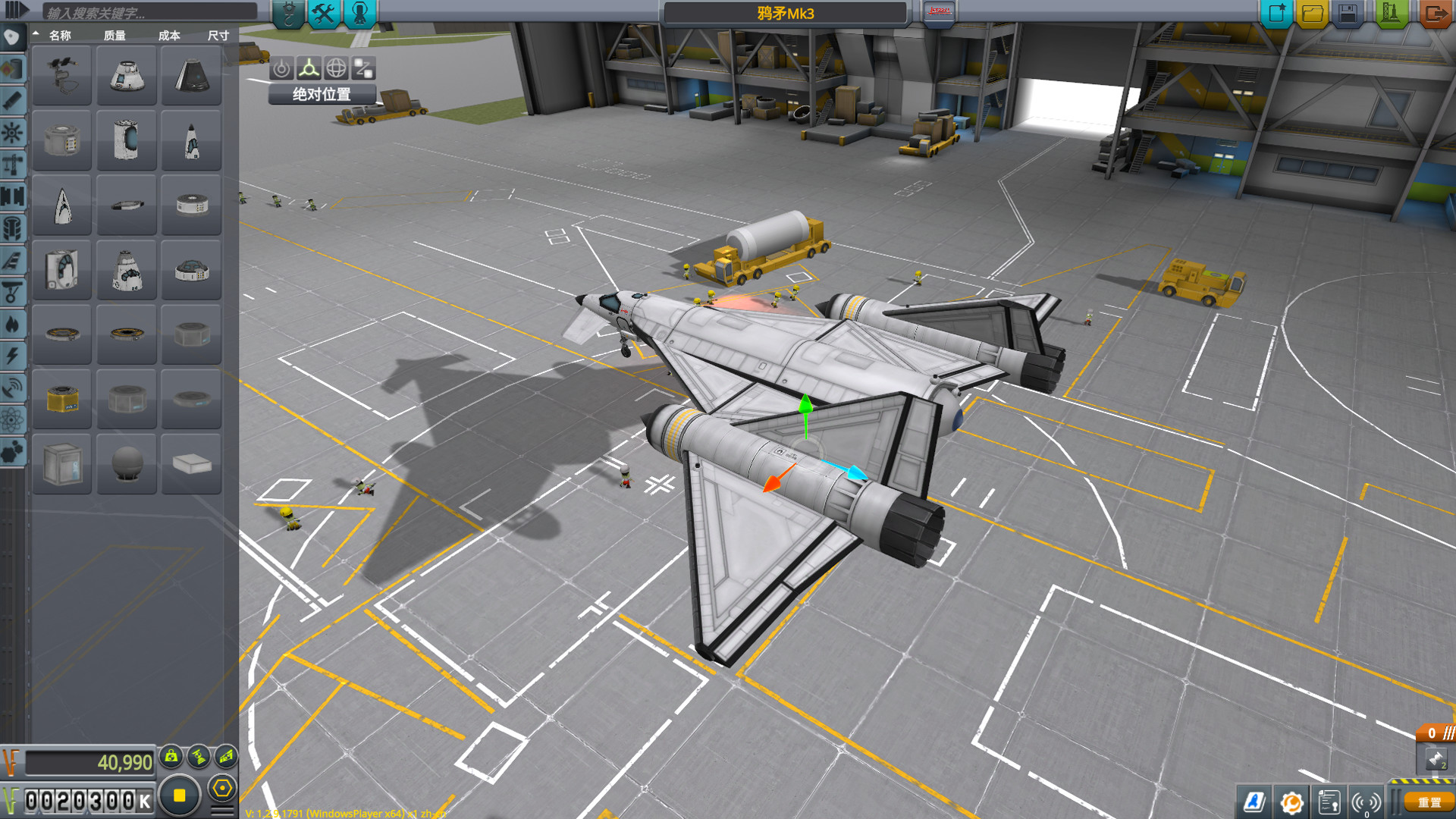Toggle absolute position reference mode

click(x=321, y=95)
